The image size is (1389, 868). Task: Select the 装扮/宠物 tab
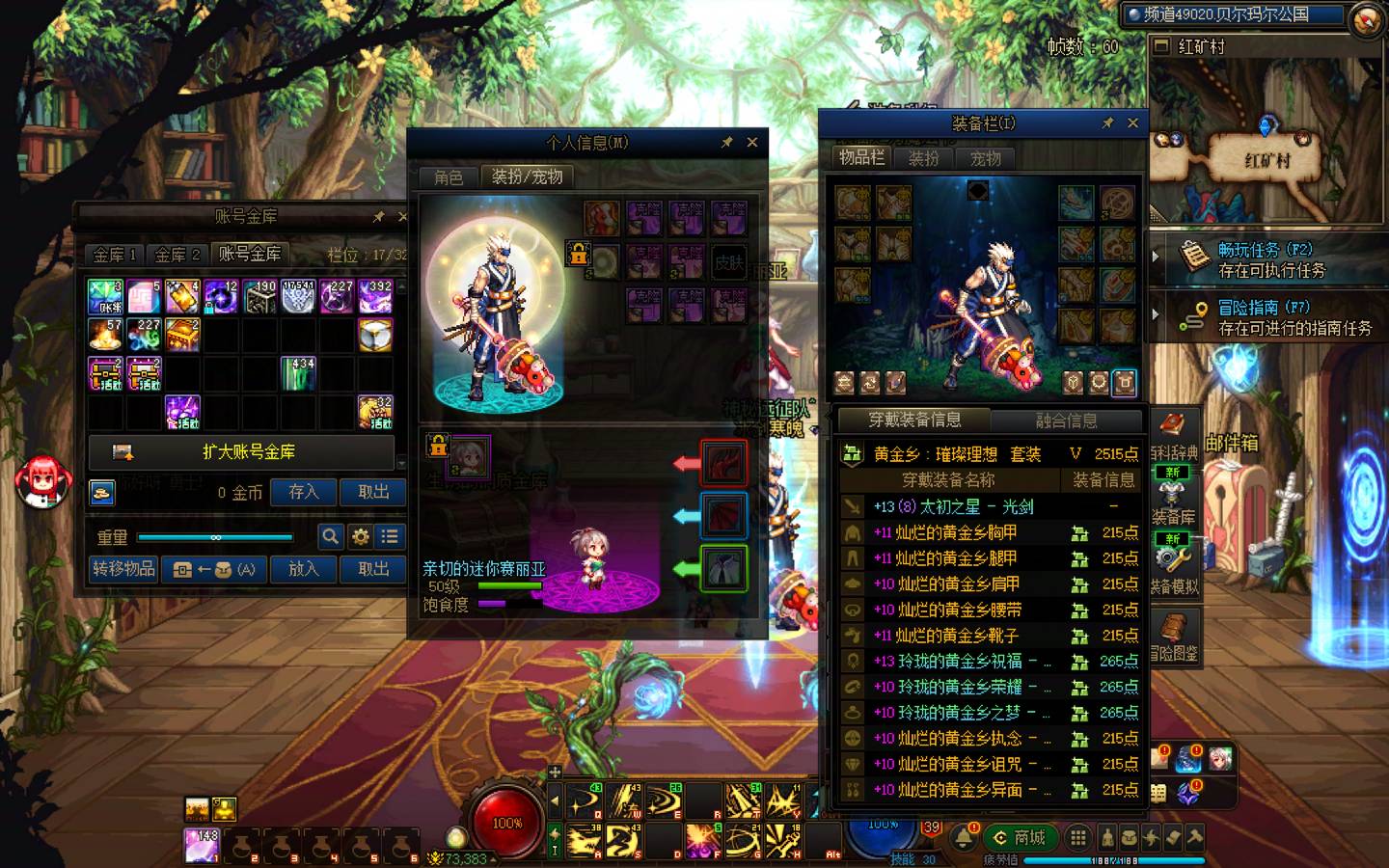[x=527, y=176]
